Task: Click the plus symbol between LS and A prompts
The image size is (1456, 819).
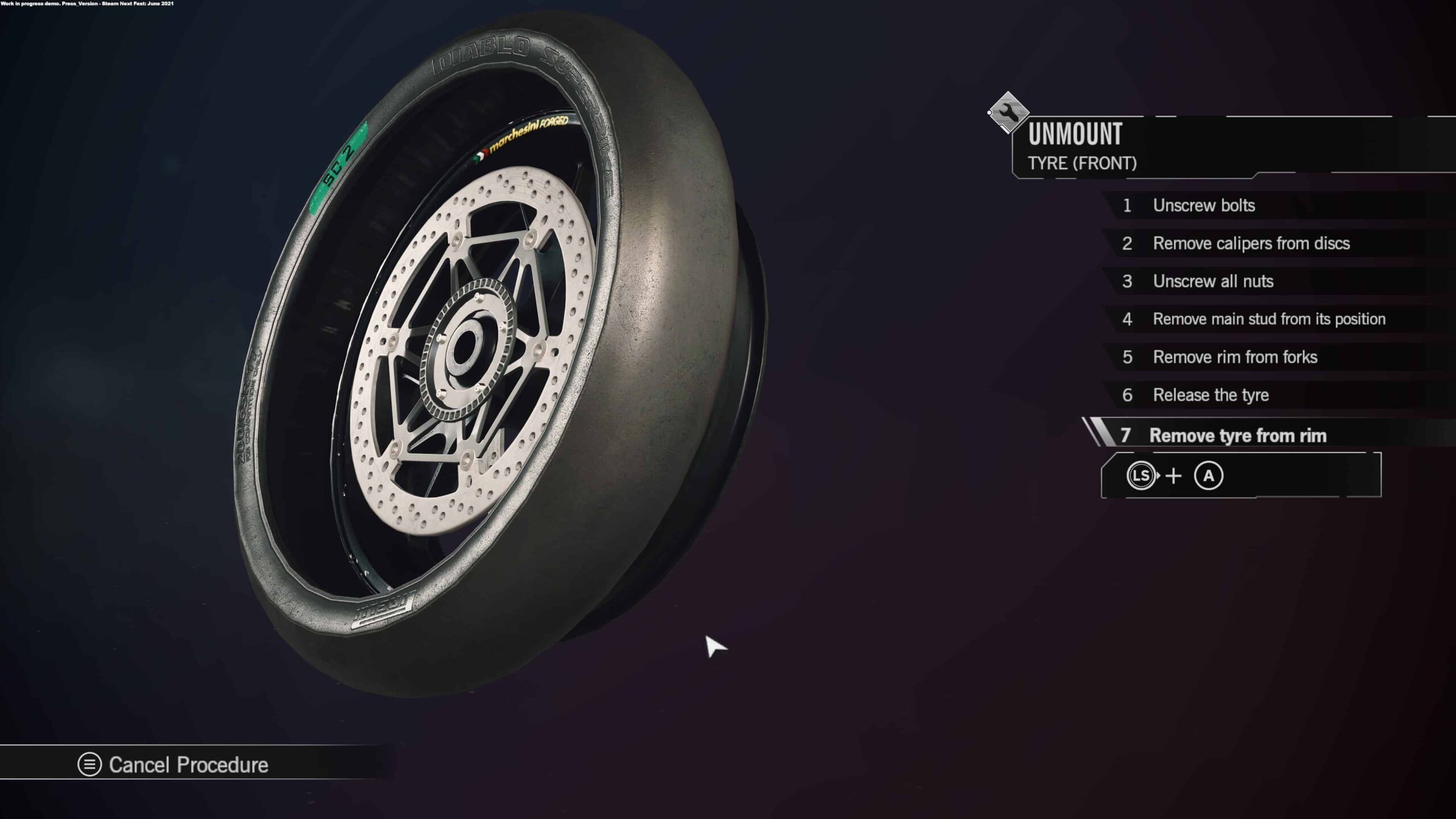Action: tap(1173, 476)
